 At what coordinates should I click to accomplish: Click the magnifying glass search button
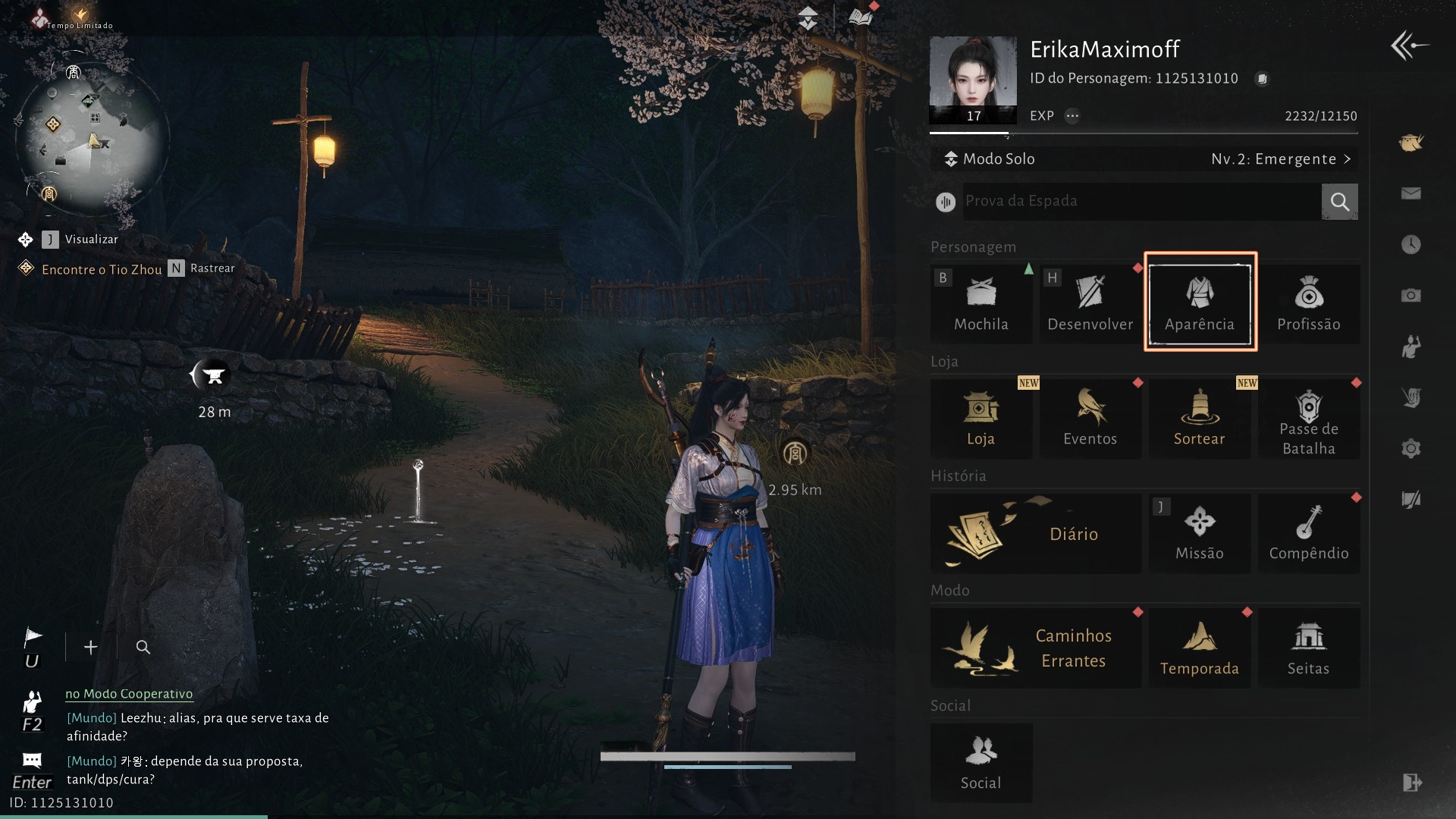(1339, 201)
